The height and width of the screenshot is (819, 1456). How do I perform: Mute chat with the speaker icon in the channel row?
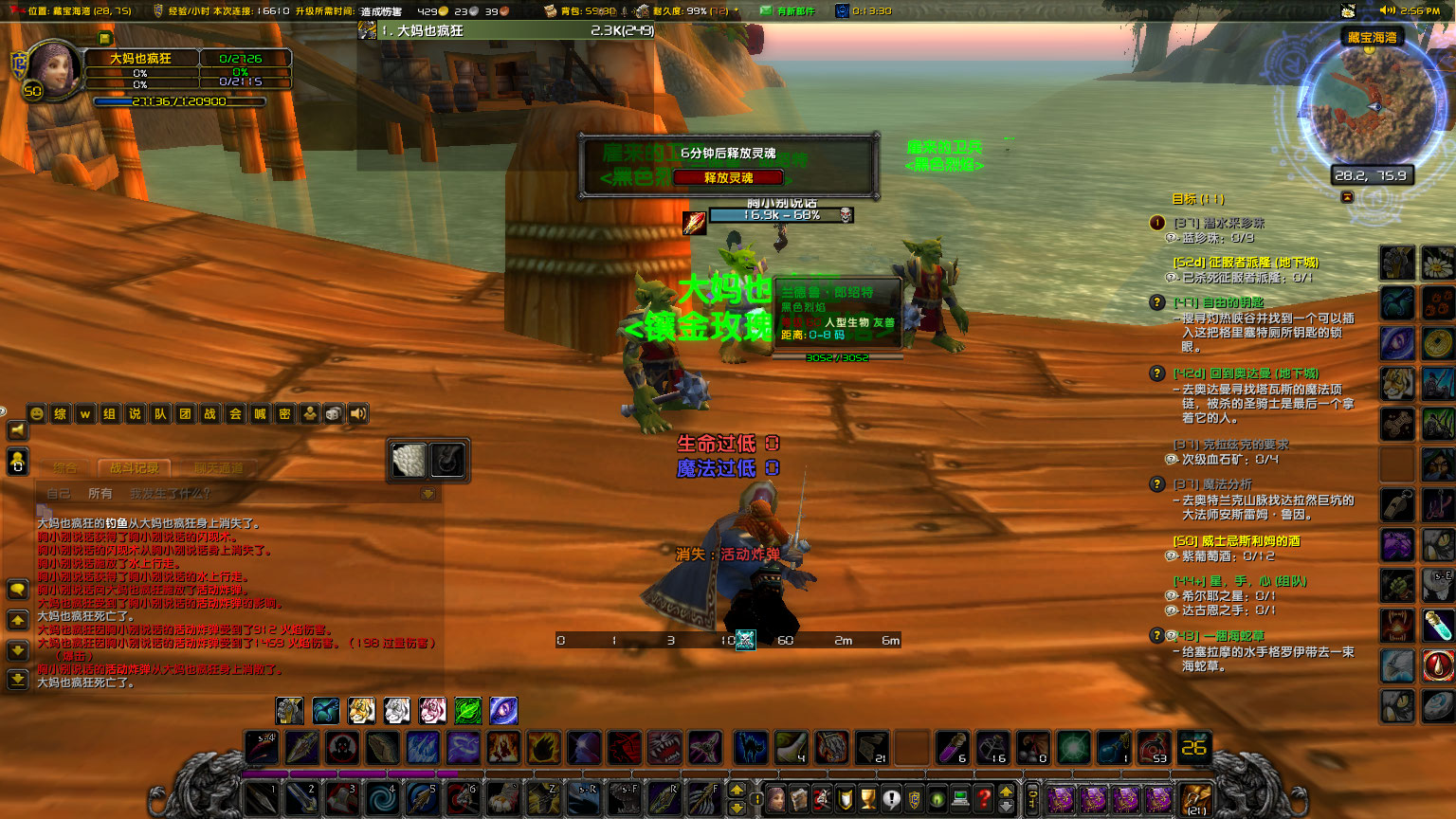[357, 414]
